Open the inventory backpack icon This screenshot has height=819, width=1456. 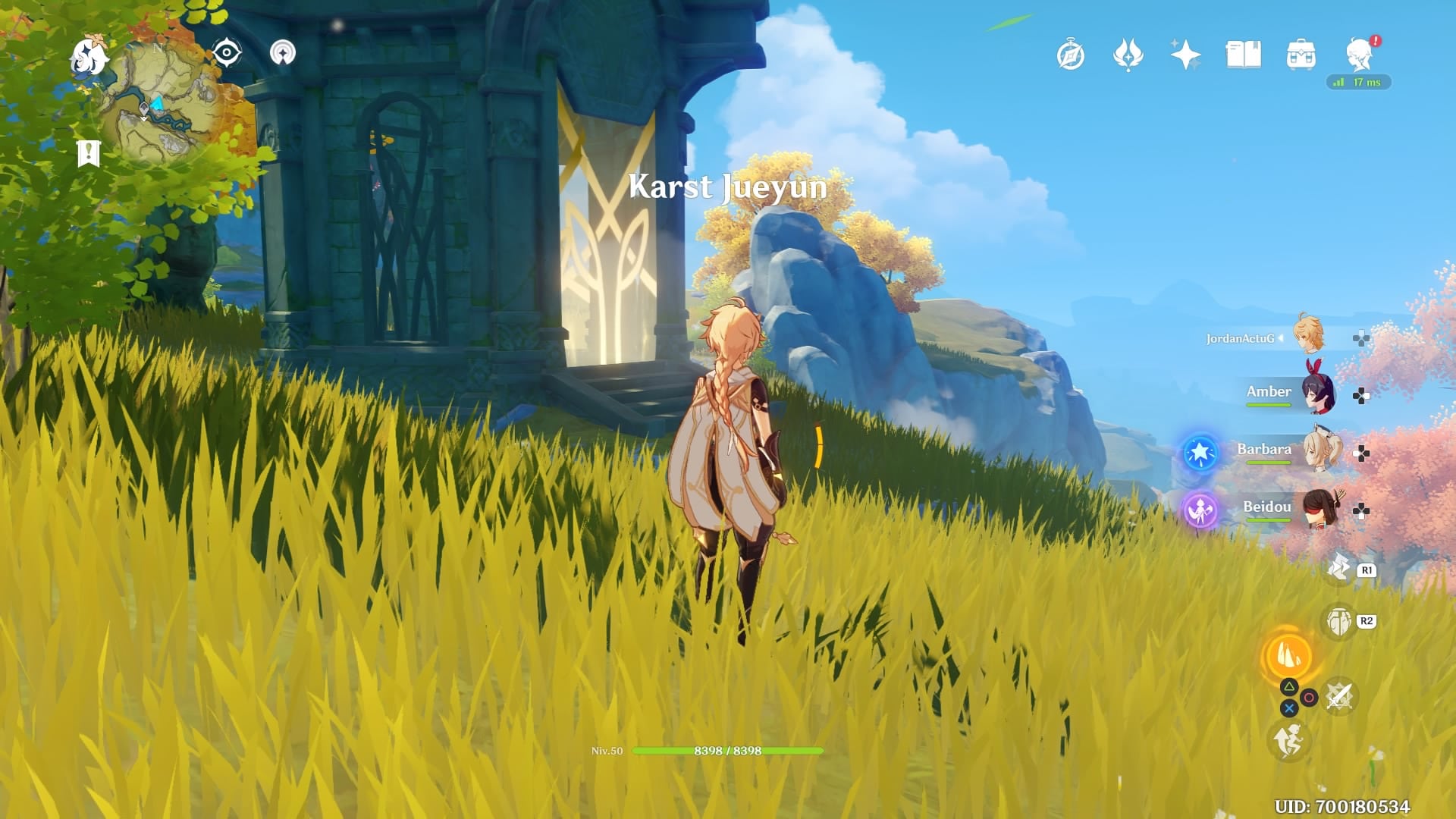click(x=1301, y=55)
